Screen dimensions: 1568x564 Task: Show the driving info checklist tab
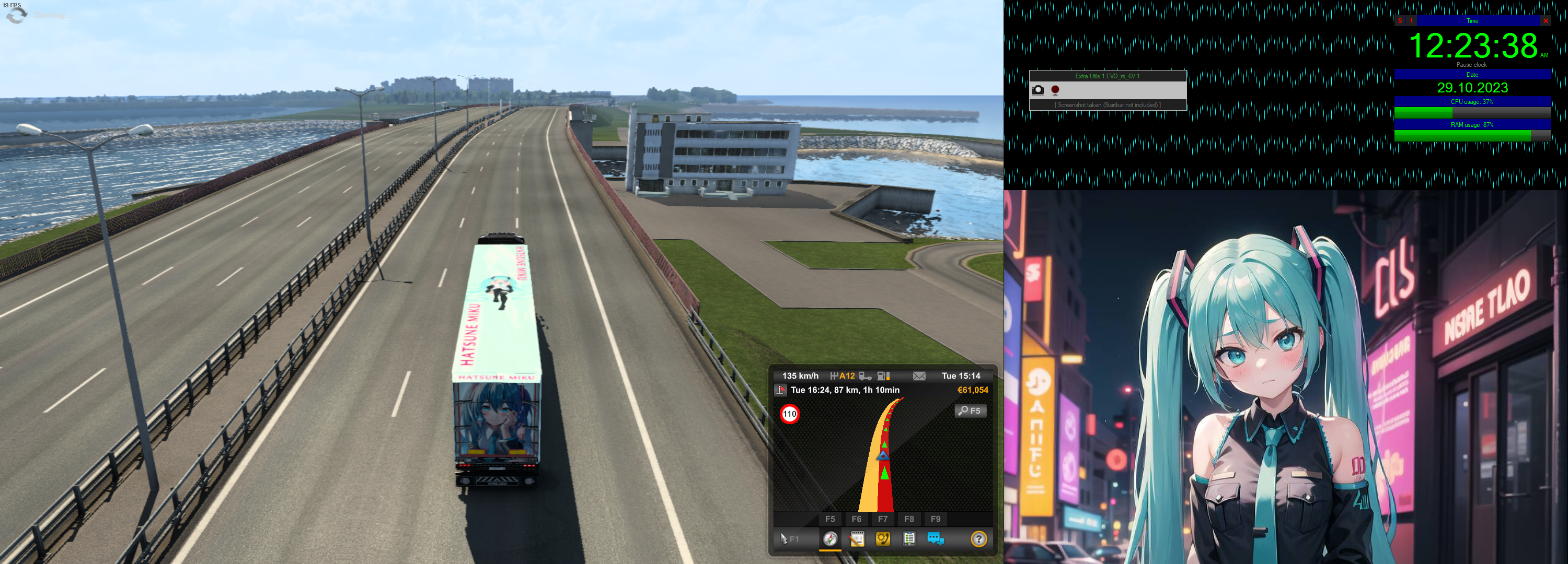pyautogui.click(x=909, y=538)
